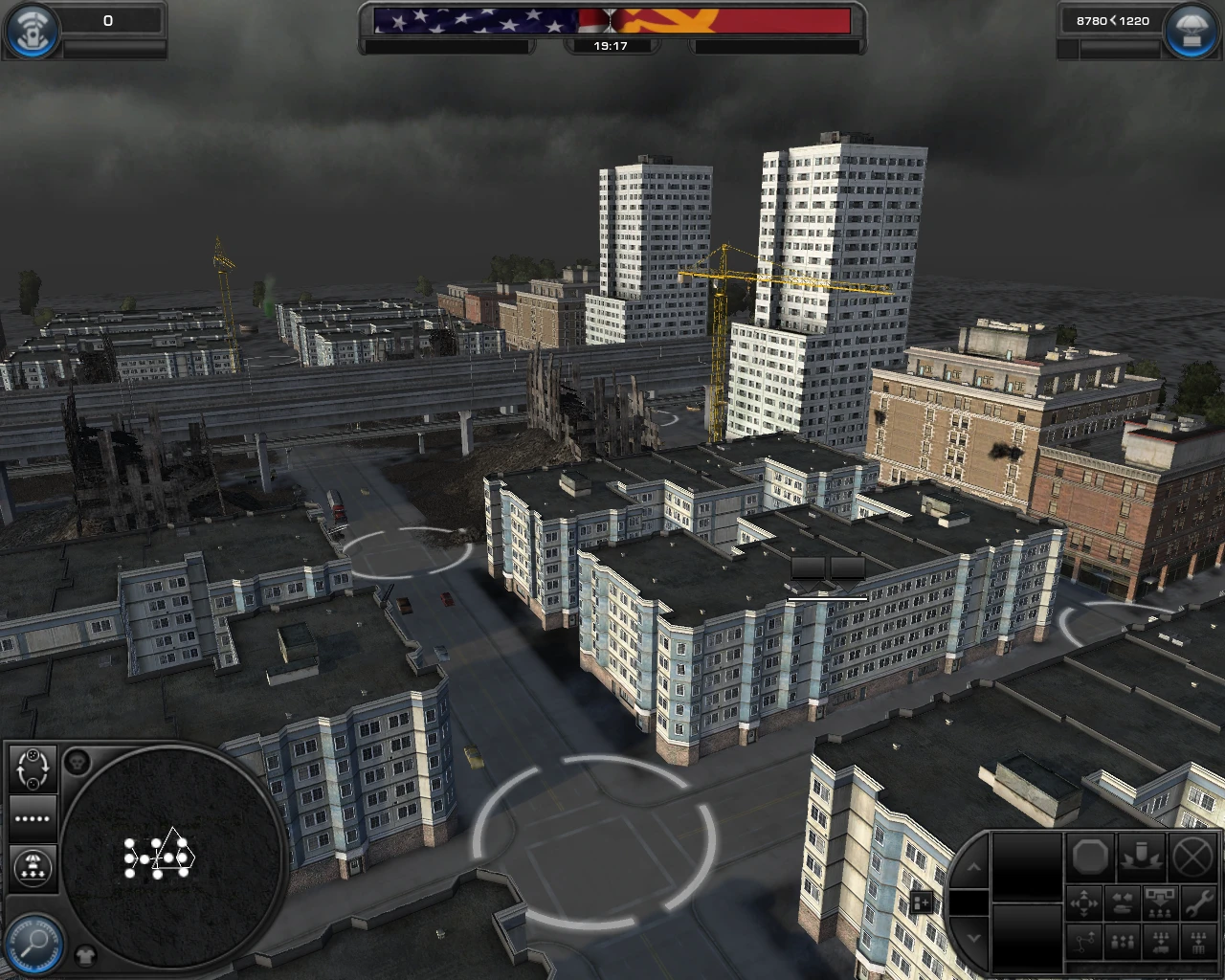1225x980 pixels.
Task: Toggle the skull kill-marker overlay on minimap
Action: coord(78,762)
